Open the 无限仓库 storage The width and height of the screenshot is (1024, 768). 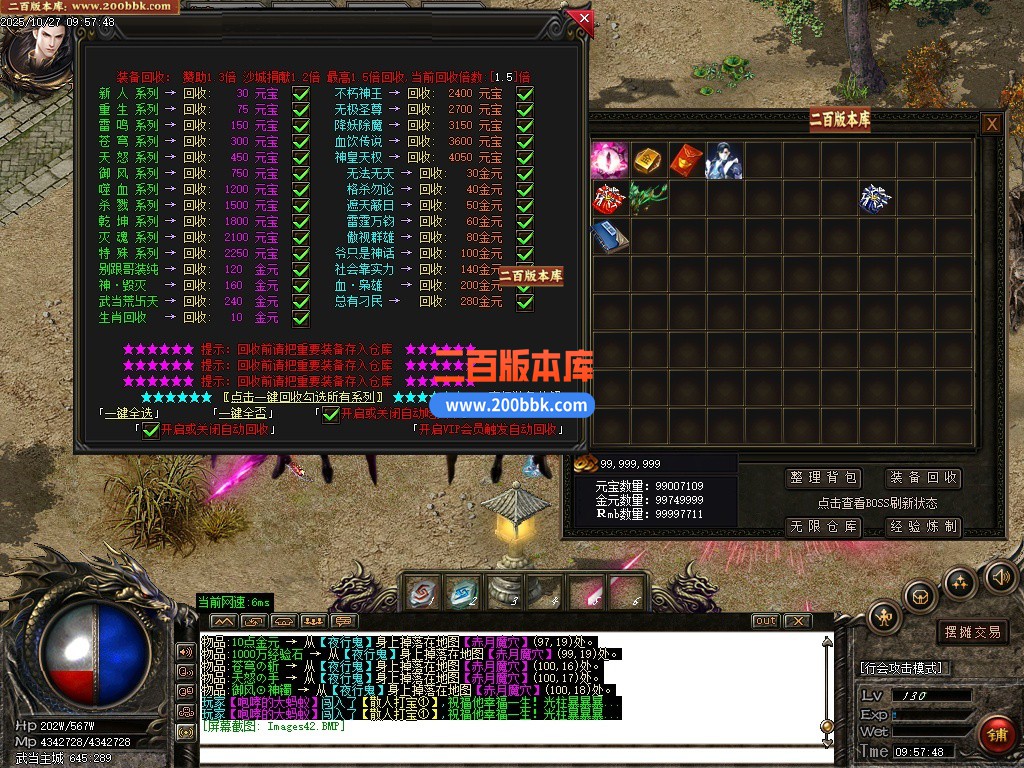tap(823, 526)
